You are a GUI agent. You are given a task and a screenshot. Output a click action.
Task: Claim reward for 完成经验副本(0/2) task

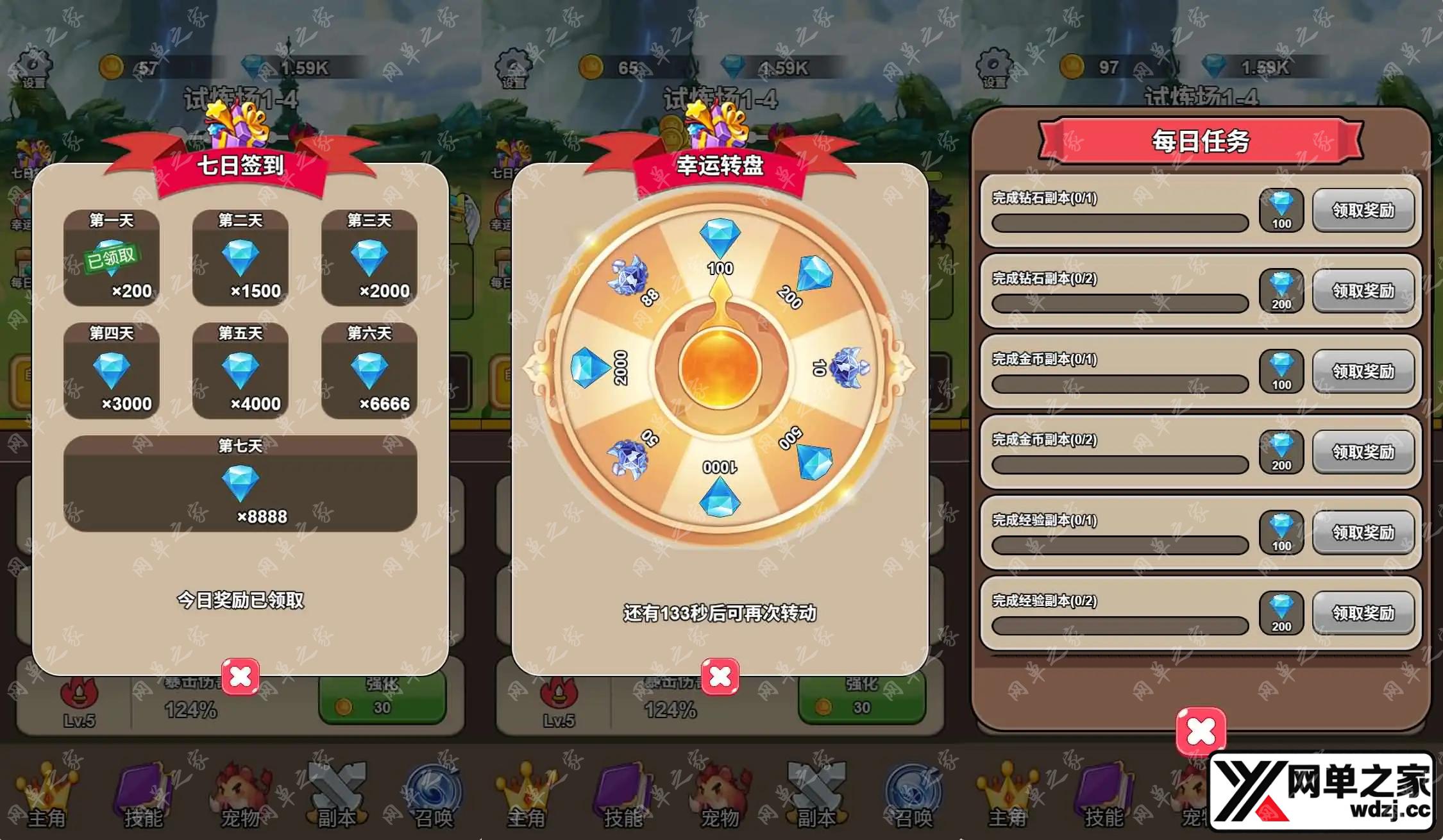pyautogui.click(x=1363, y=613)
